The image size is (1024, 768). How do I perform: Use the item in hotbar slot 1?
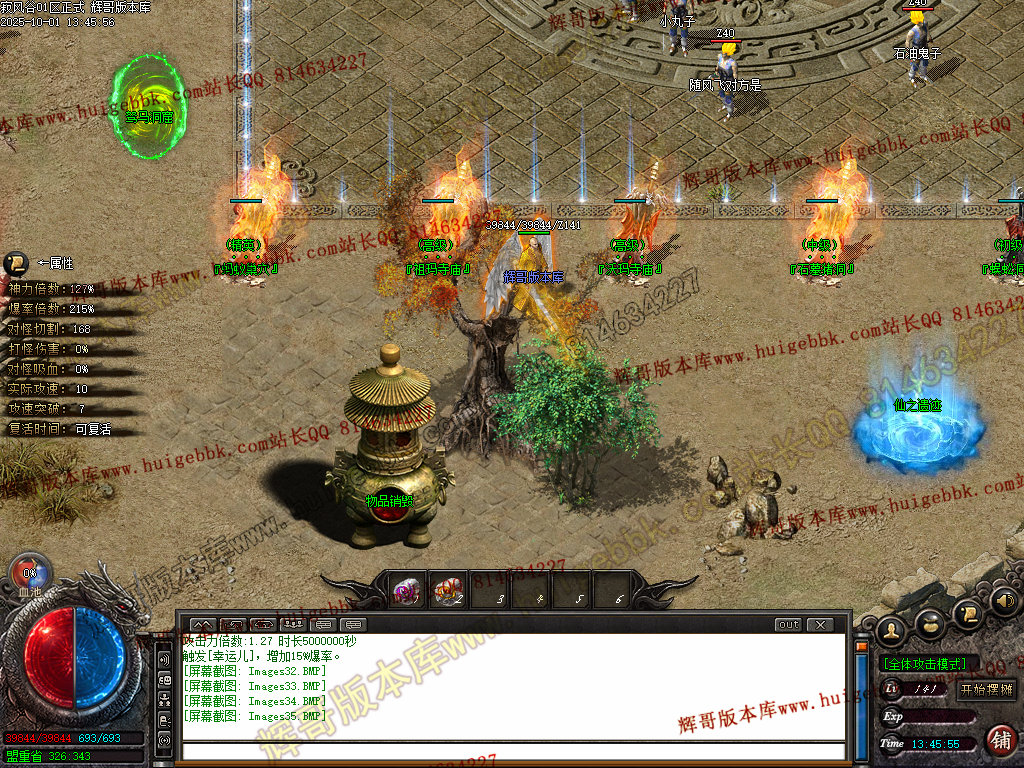[408, 591]
